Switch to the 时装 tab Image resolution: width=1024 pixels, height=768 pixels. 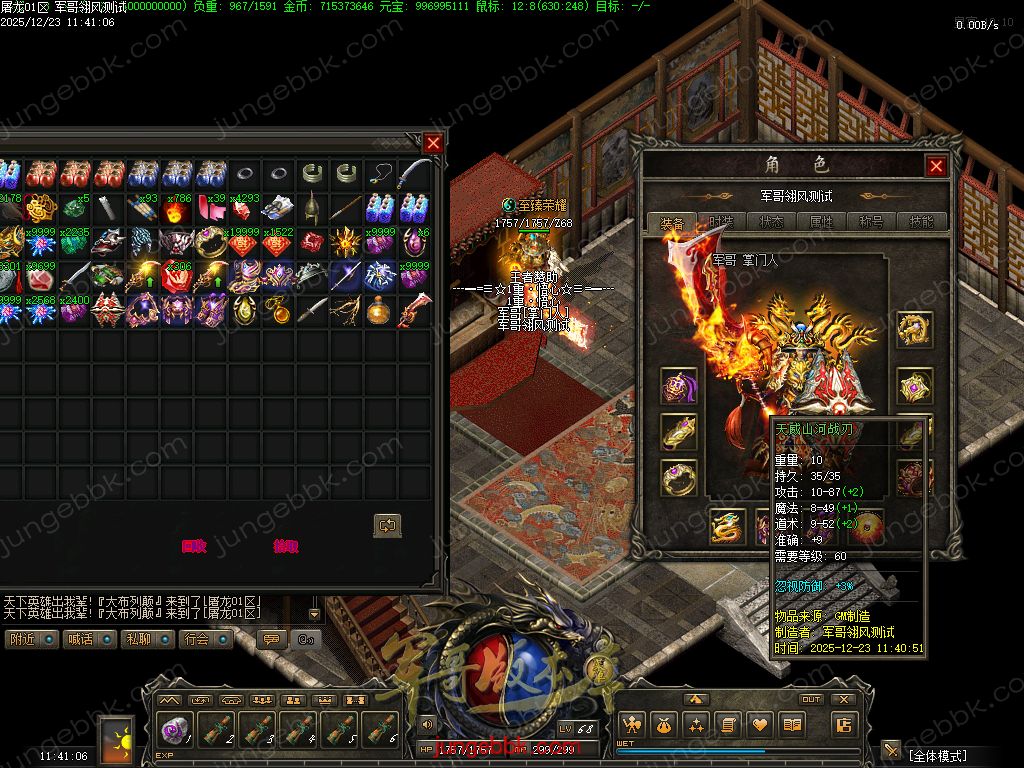pyautogui.click(x=721, y=223)
